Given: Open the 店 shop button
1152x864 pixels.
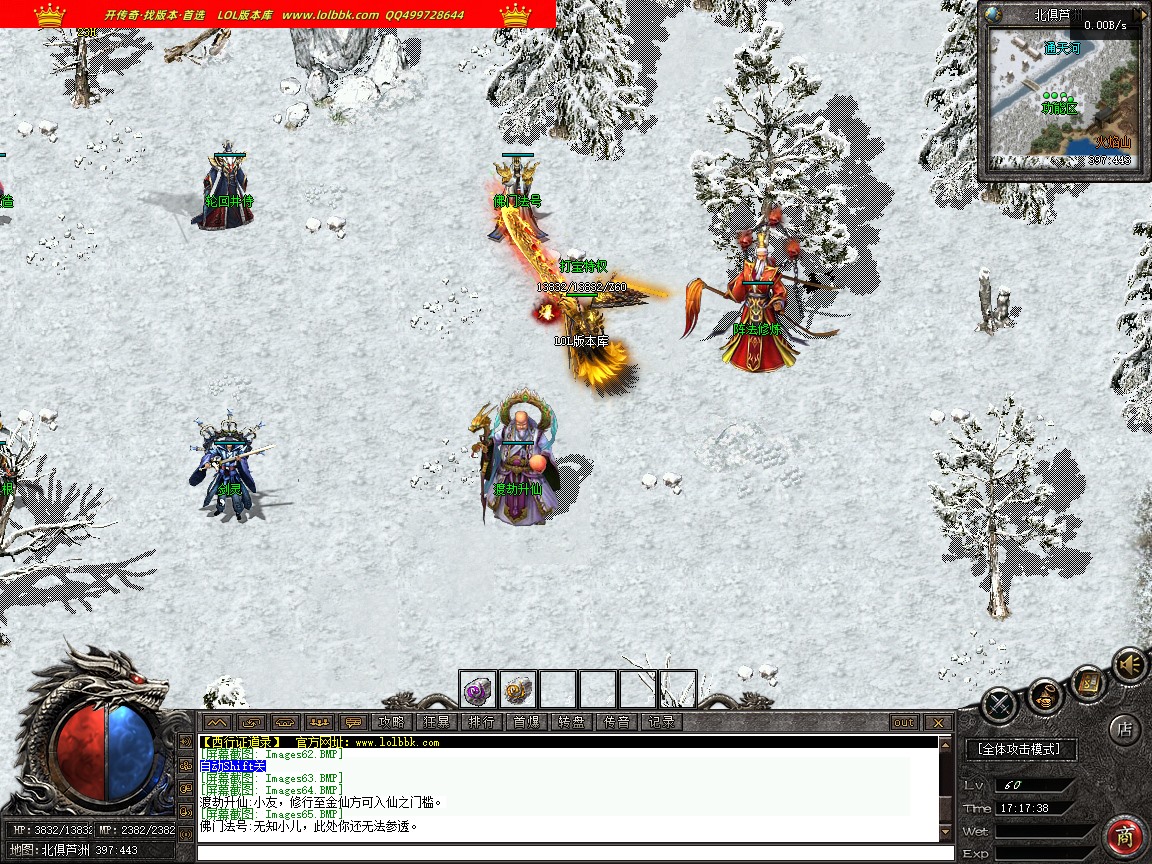Looking at the screenshot, I should click(x=1124, y=729).
